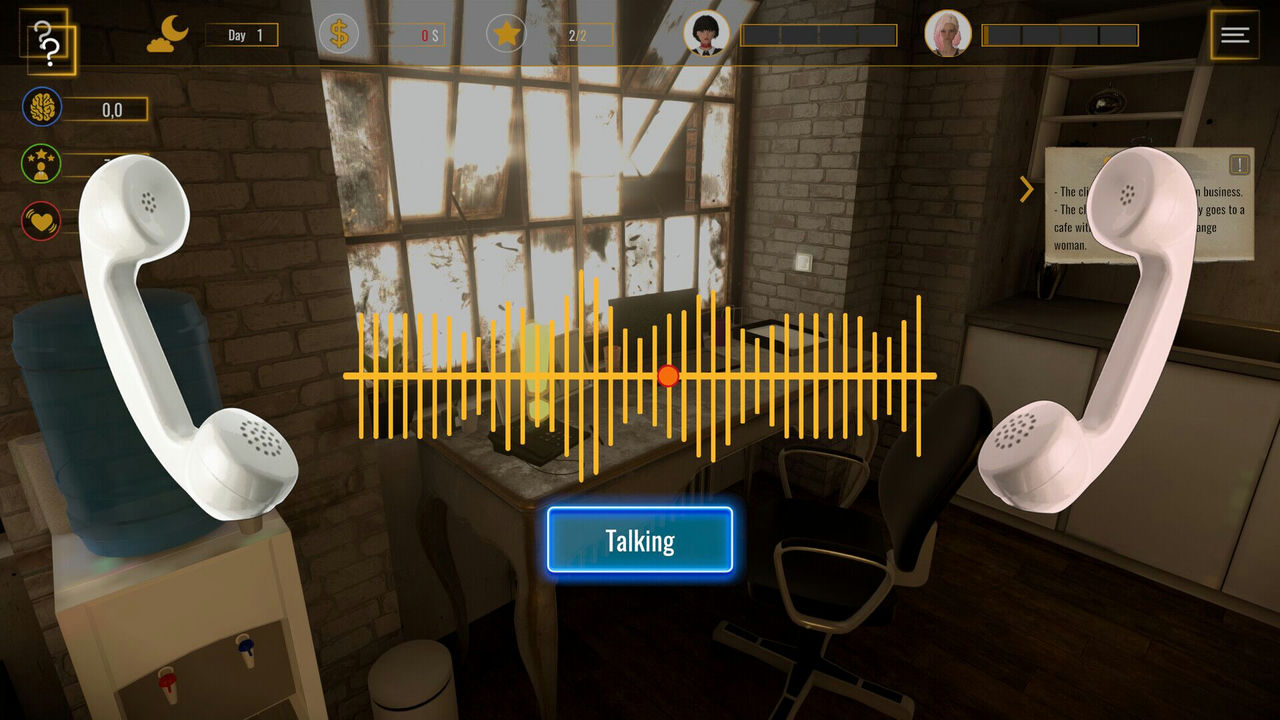This screenshot has height=720, width=1280.
Task: Select the dollar money icon
Action: point(339,33)
